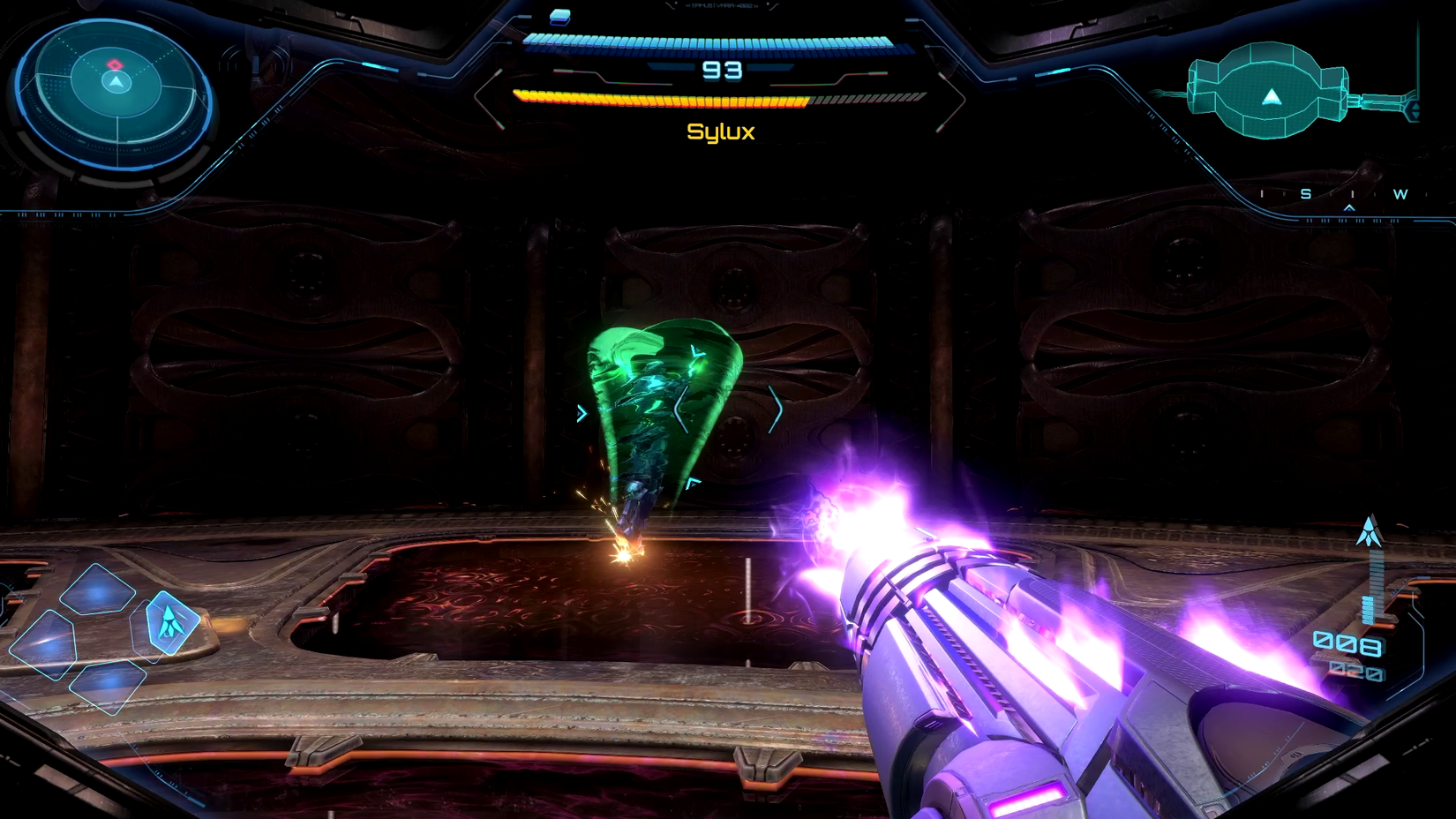
Task: Click the 008 missile ammo counter
Action: point(1346,642)
